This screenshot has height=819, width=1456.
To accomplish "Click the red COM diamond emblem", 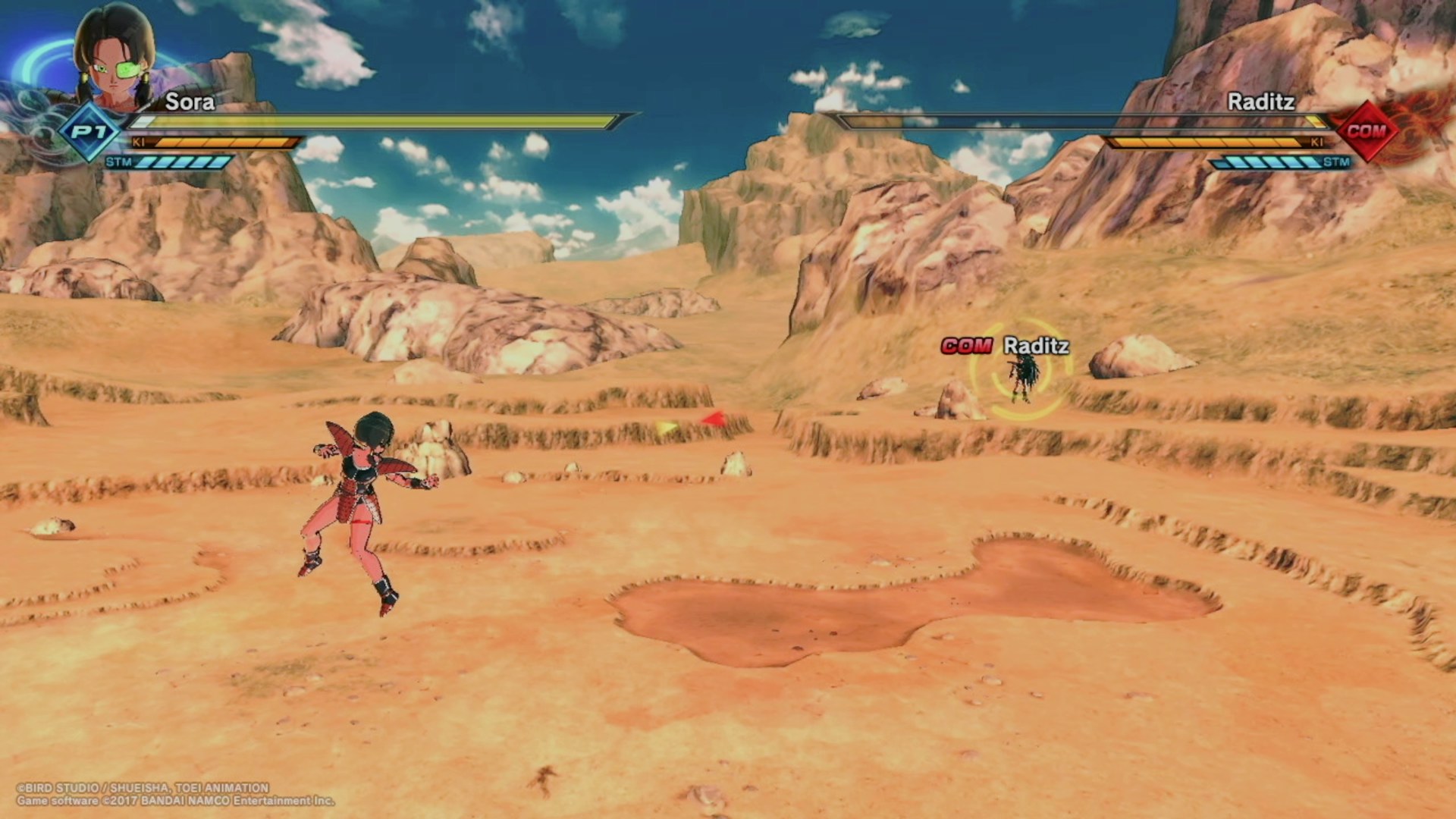I will click(x=1366, y=130).
